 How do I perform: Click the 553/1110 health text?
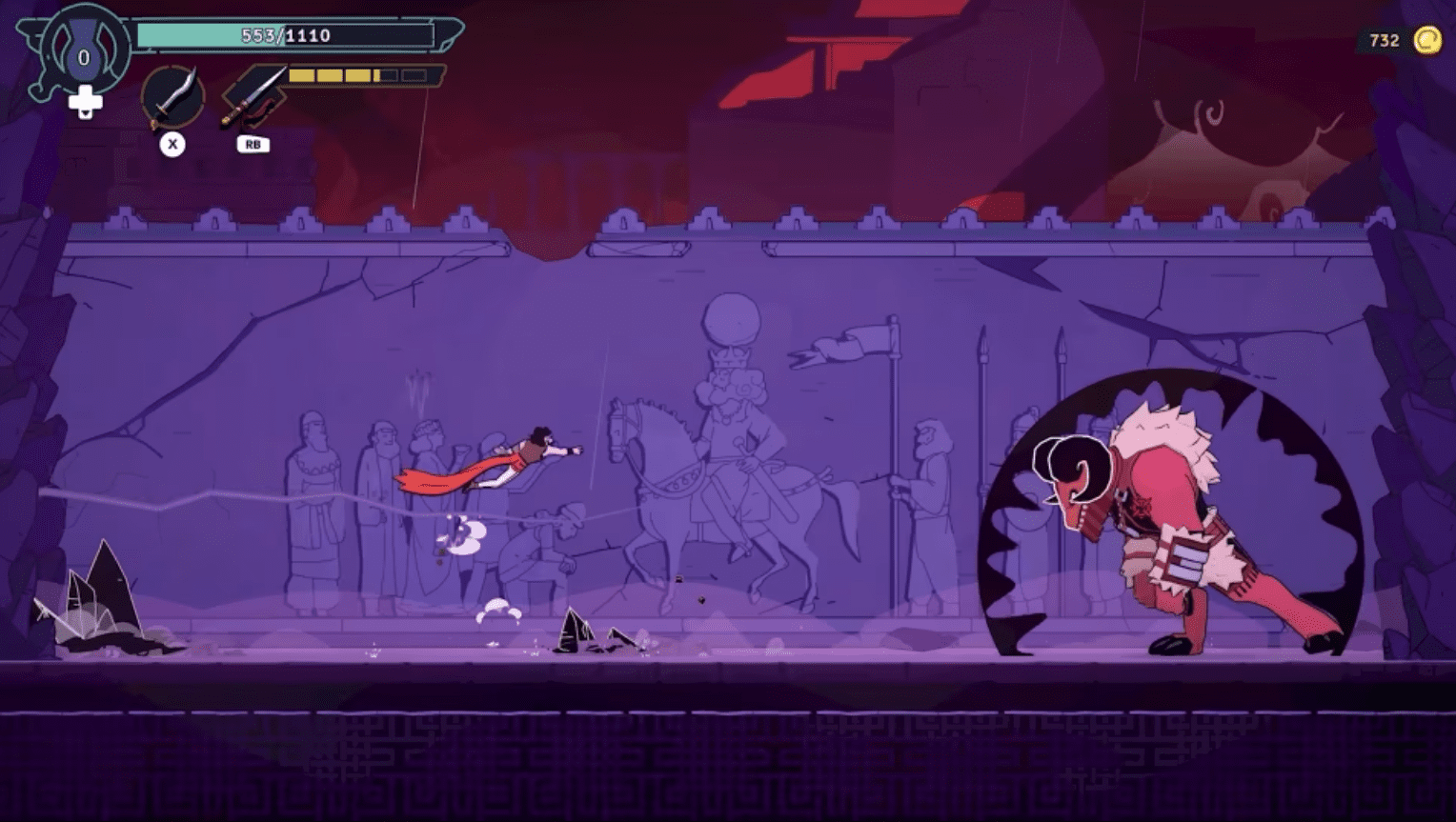[285, 35]
